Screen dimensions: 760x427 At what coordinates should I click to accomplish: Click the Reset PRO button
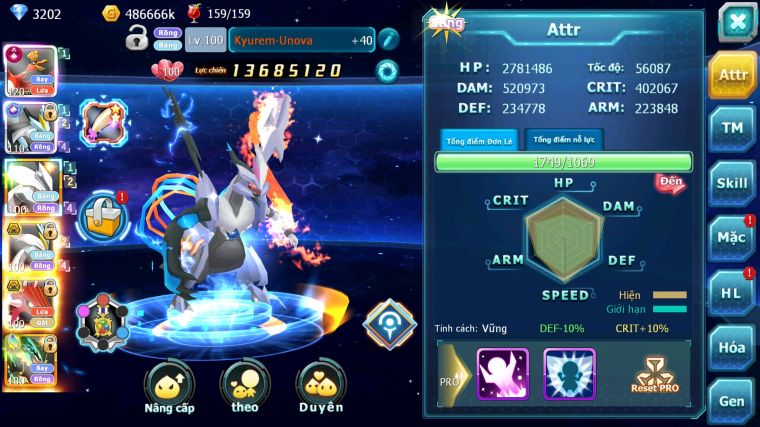coord(658,374)
